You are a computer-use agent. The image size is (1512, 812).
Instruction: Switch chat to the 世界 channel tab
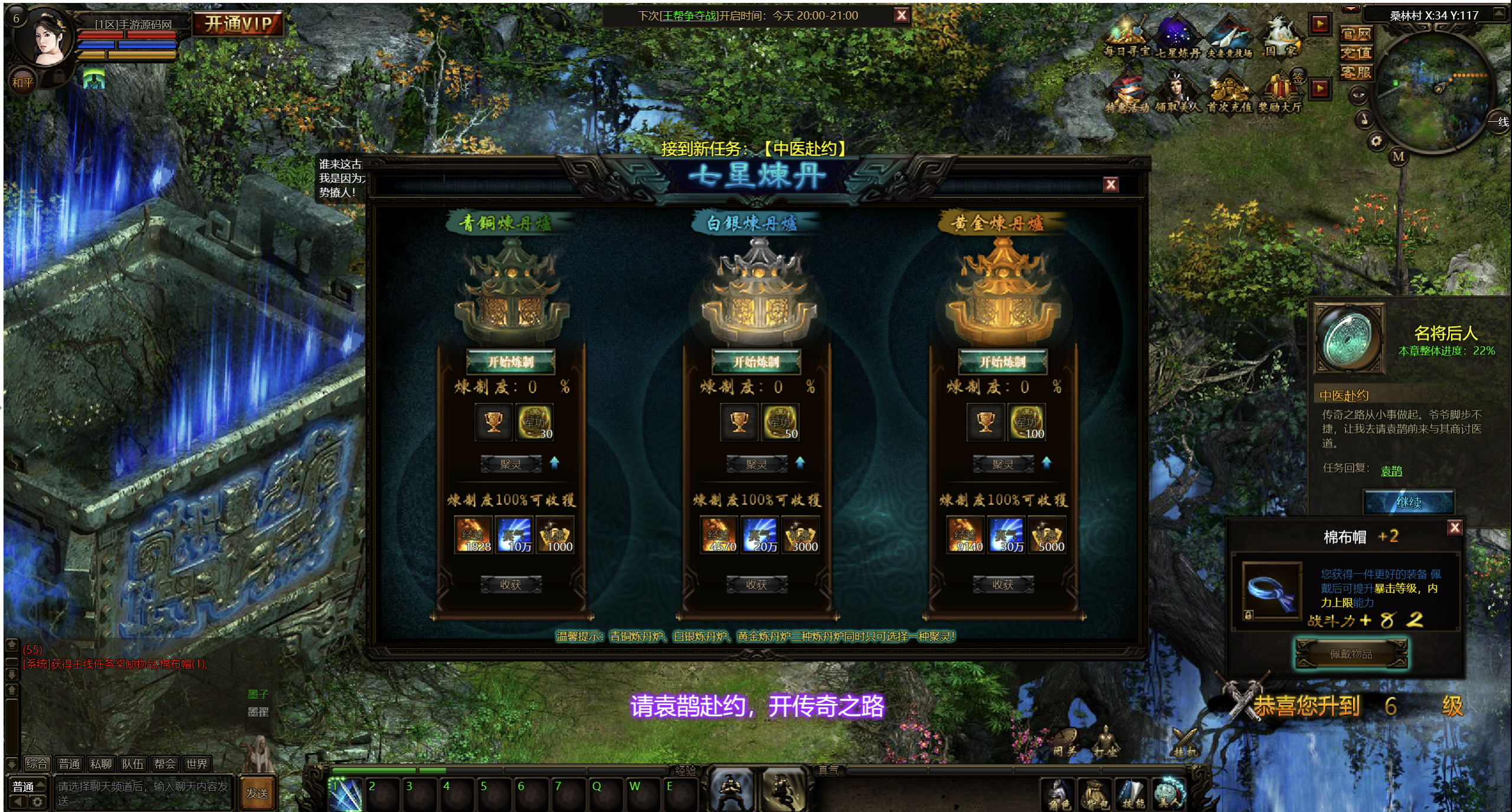tap(197, 764)
